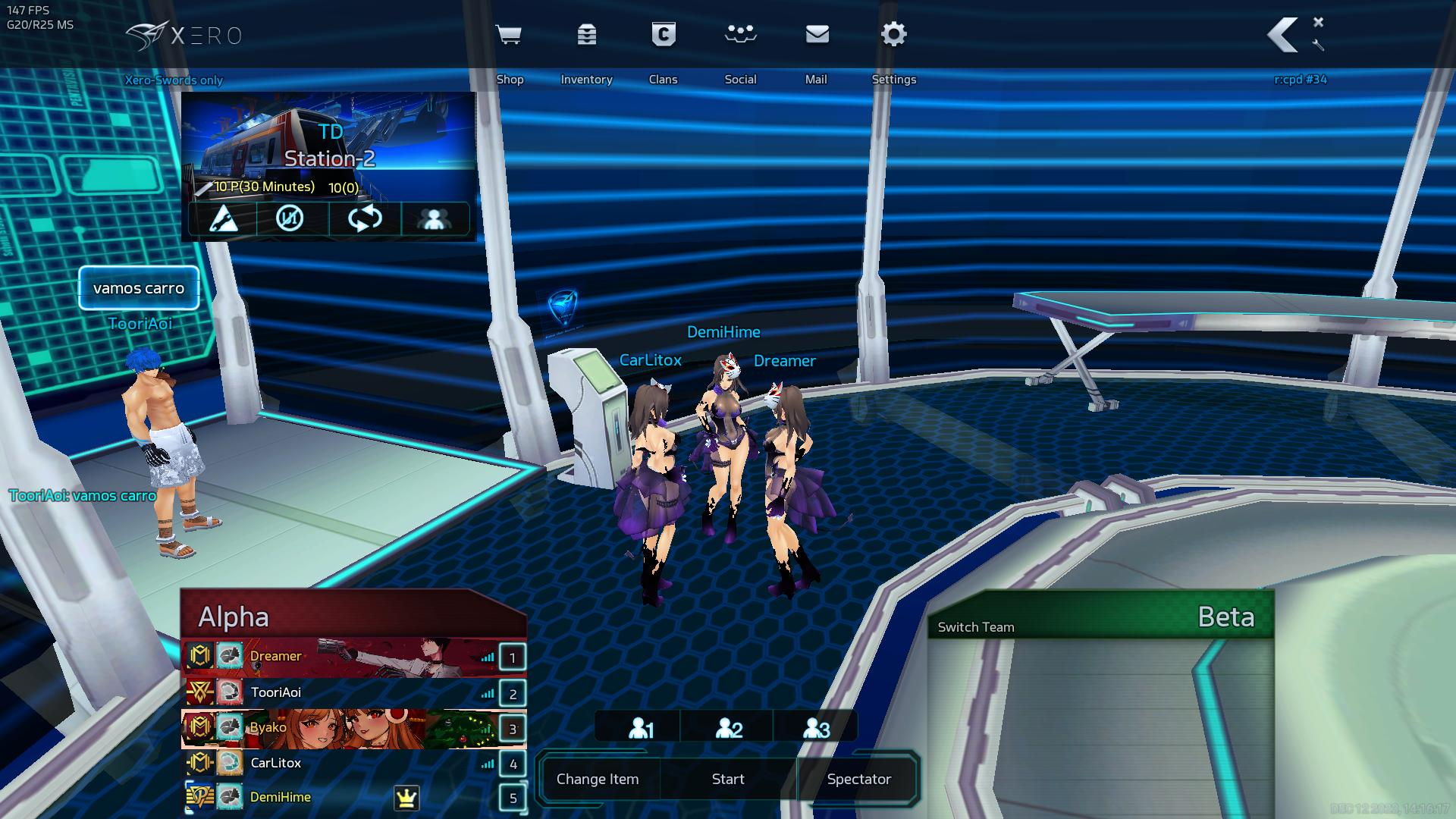Close the game with the X icon
The image size is (1456, 819).
pos(1318,22)
